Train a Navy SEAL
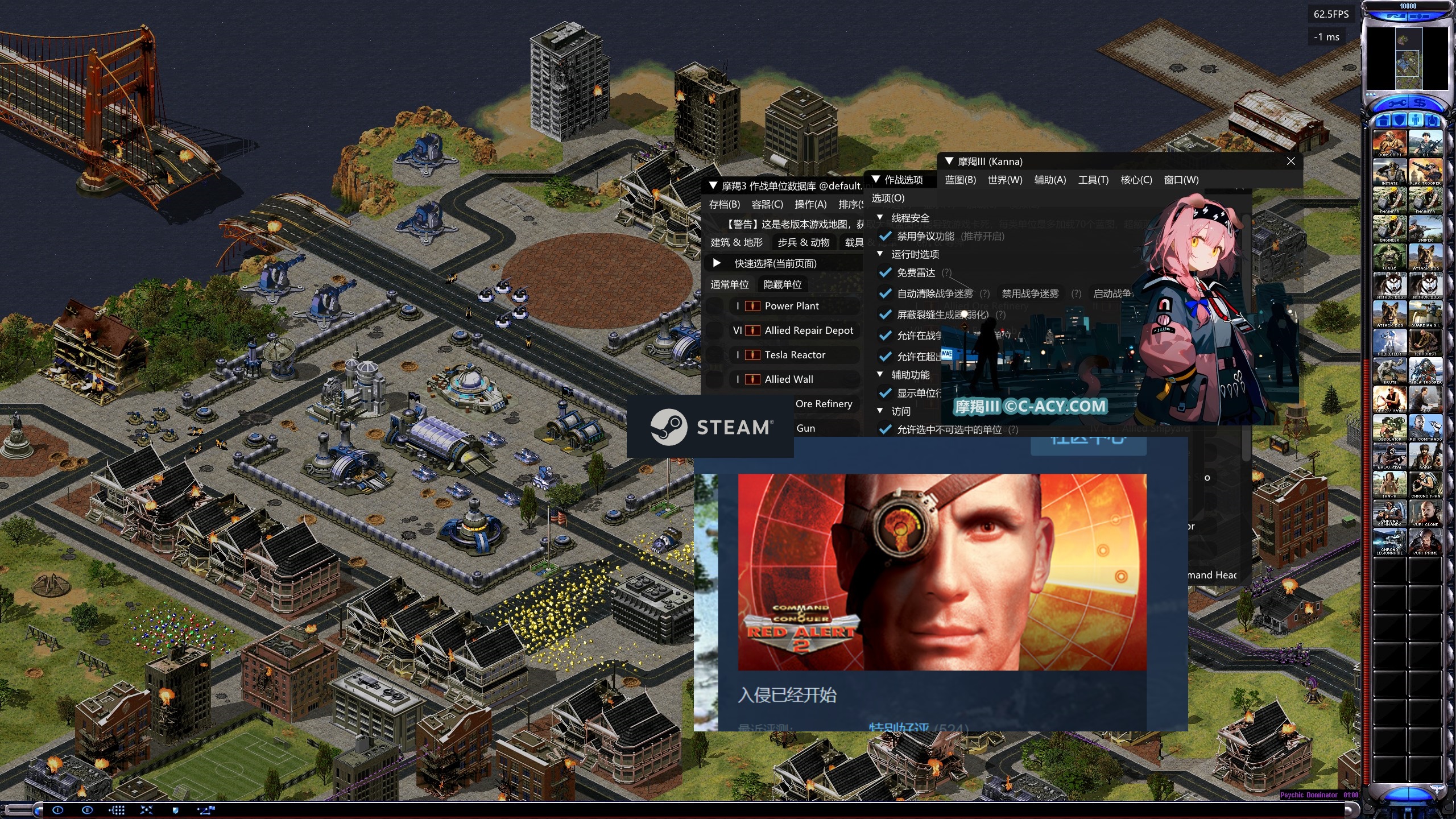 pos(1389,455)
